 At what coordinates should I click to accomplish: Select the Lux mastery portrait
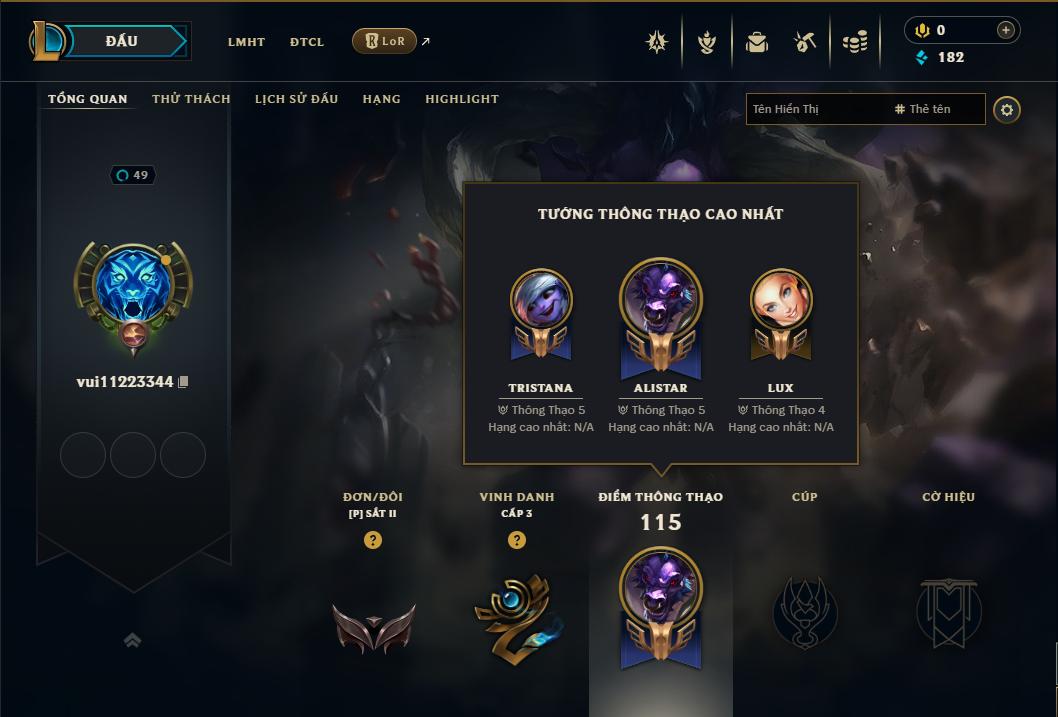point(781,300)
